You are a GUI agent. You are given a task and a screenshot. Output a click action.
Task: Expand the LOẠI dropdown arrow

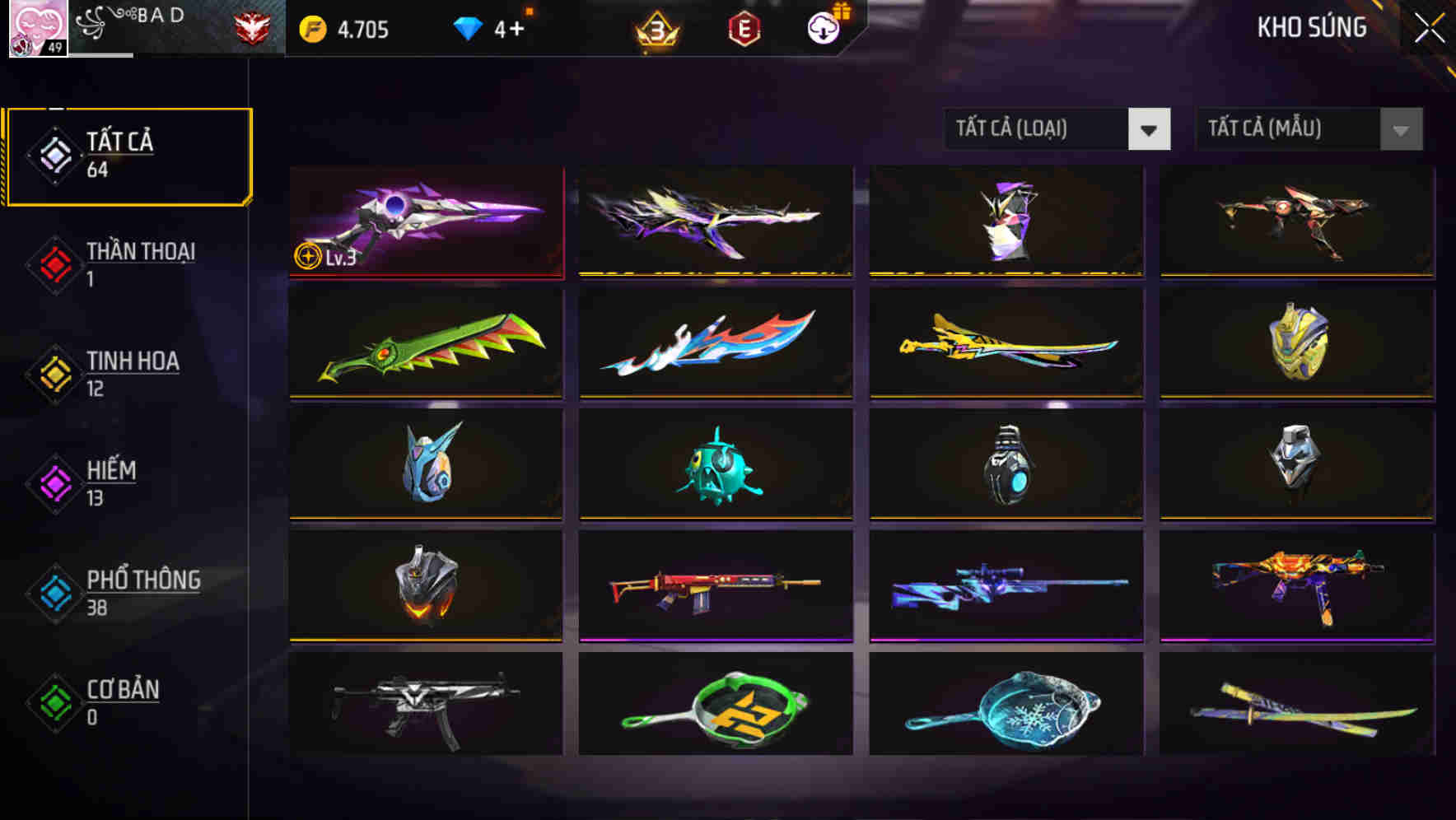(1150, 129)
